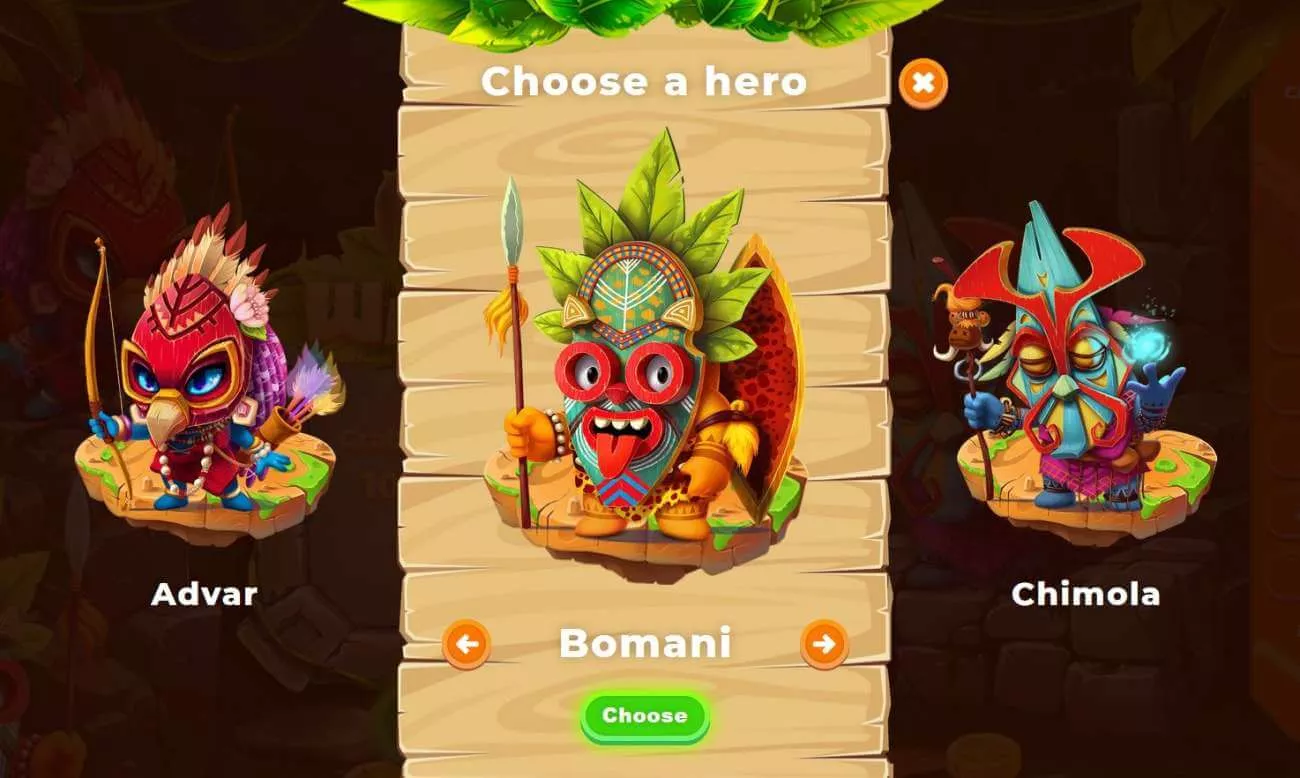Show the previous hero with left arrow
Screen dimensions: 1300x778
[x=466, y=644]
